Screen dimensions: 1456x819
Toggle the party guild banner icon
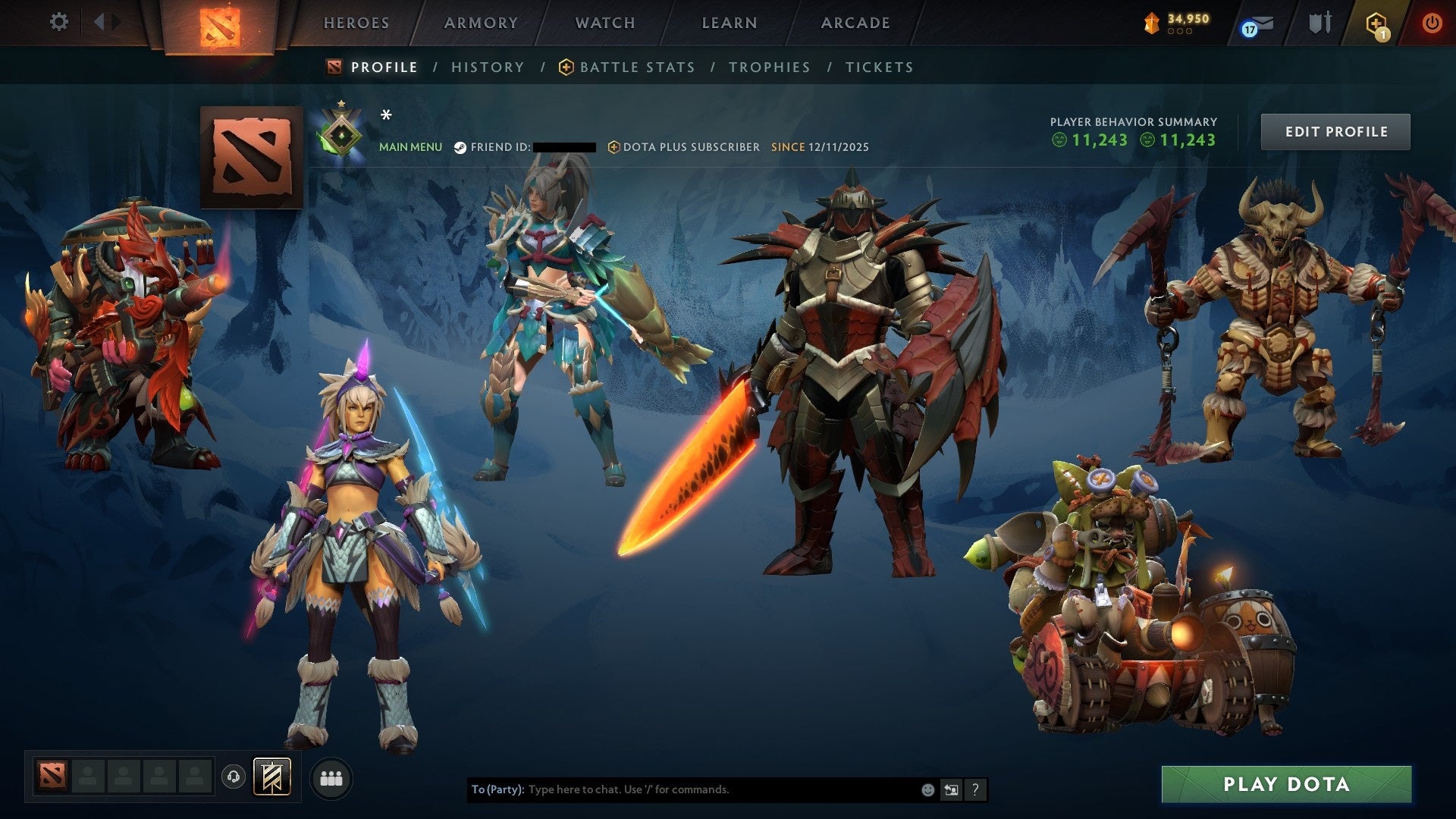(273, 778)
